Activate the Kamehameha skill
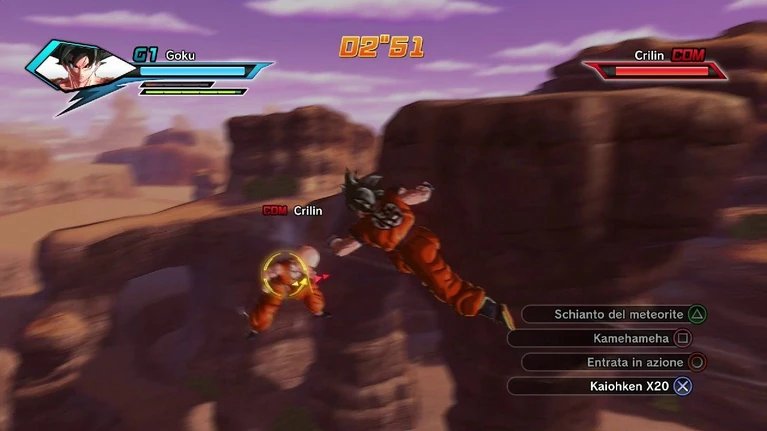767x431 pixels. (605, 338)
